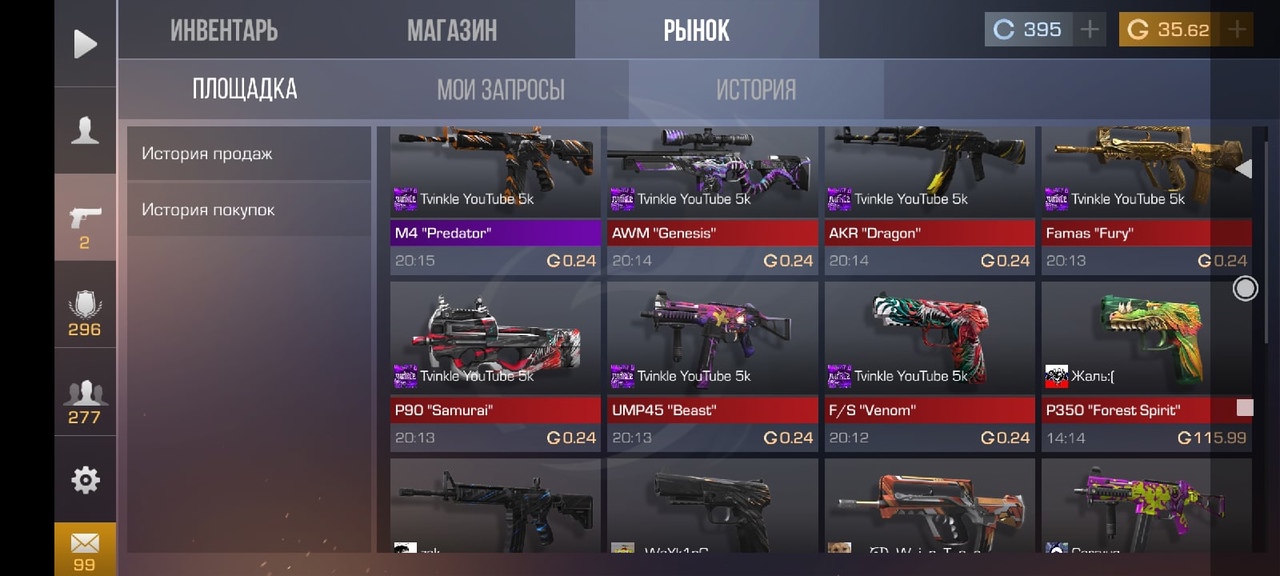
Task: Select the AWM "Genesis" listing
Action: coord(712,200)
